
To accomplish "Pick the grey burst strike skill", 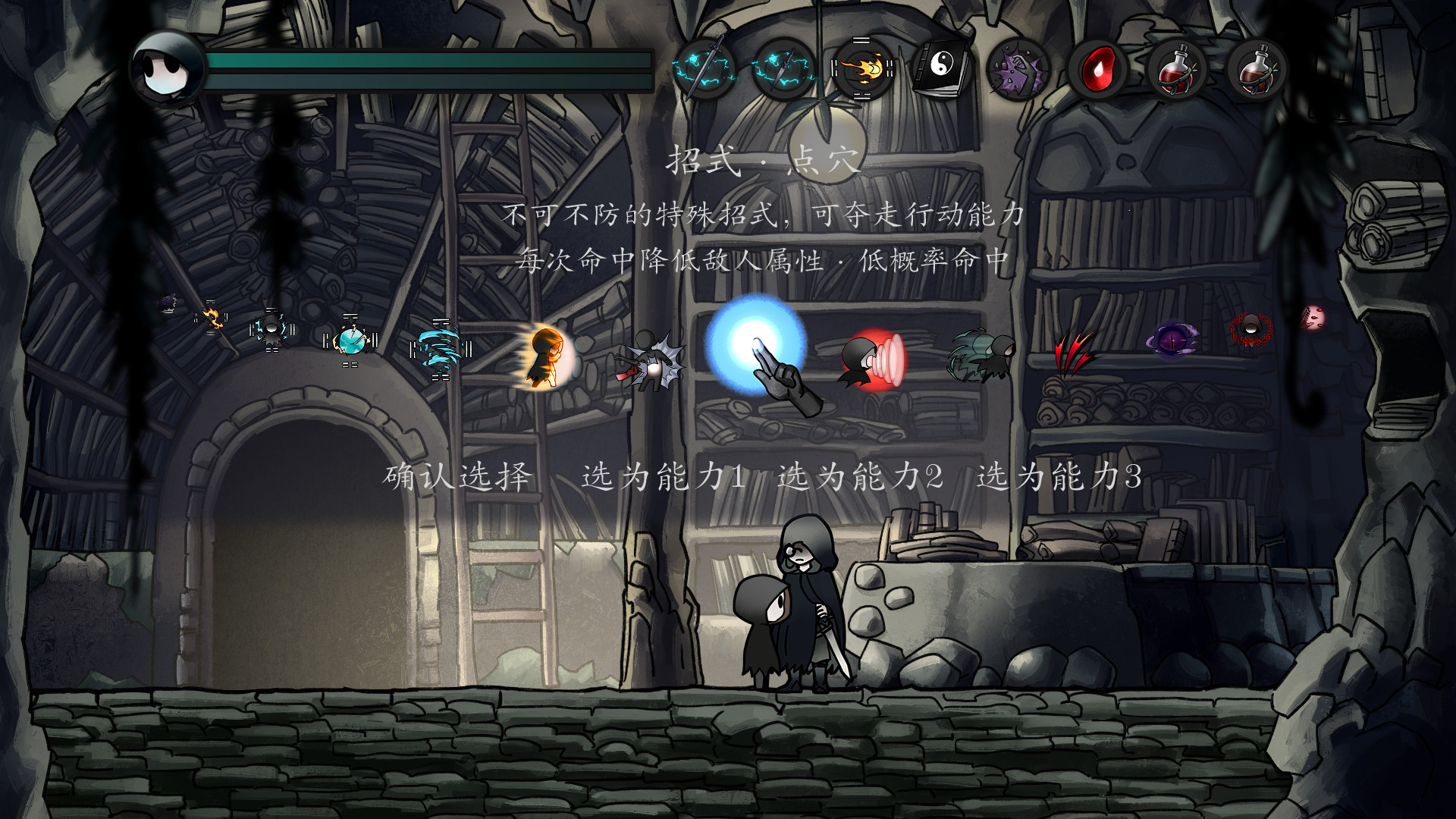I will (x=651, y=359).
